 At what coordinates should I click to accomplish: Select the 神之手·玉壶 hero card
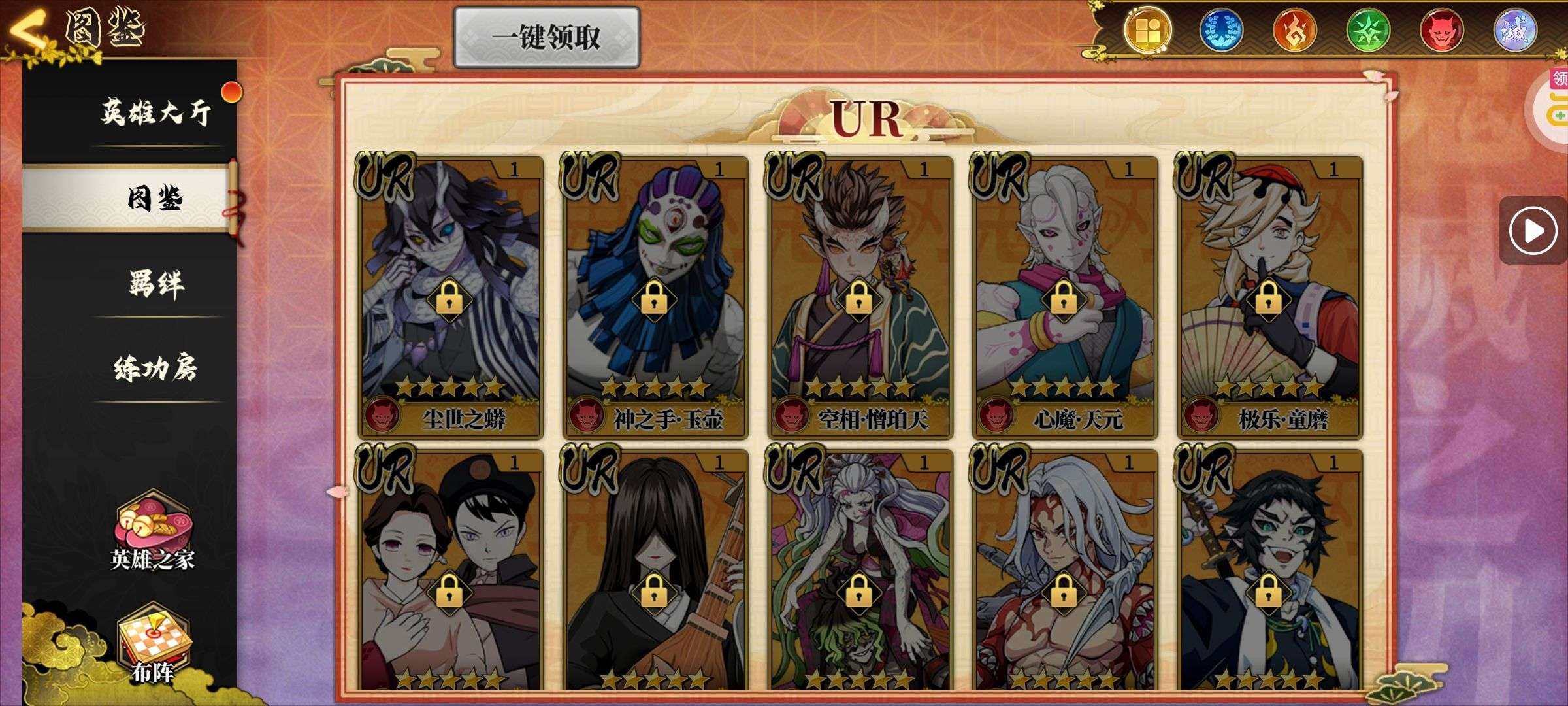pyautogui.click(x=655, y=296)
